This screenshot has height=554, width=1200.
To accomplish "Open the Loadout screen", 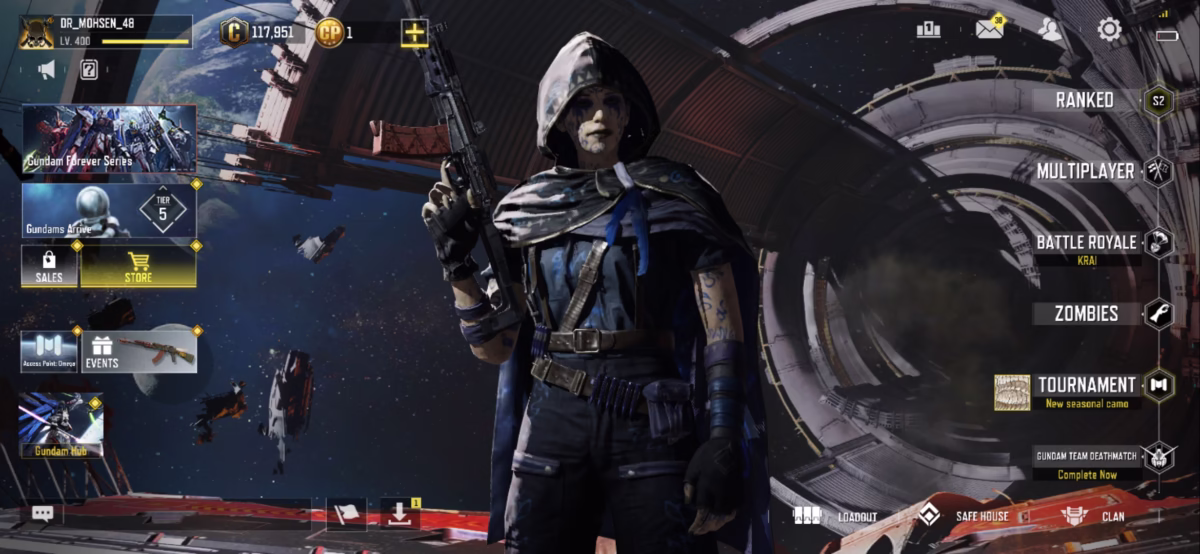I will click(x=836, y=516).
